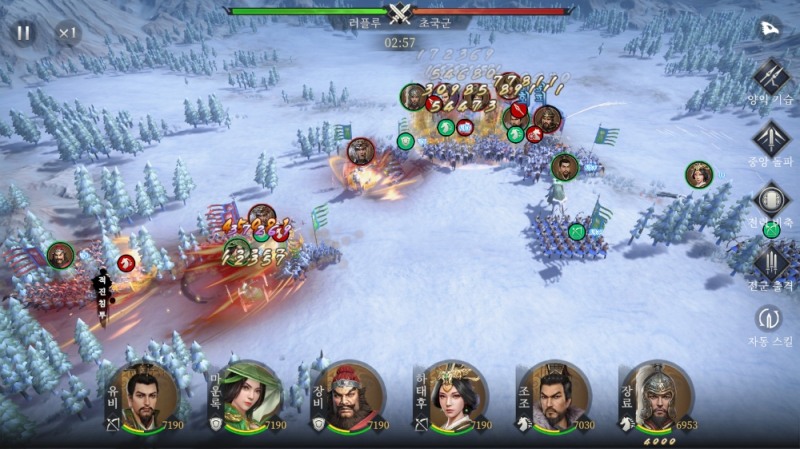The image size is (800, 449).
Task: Select the 장비 general portrait
Action: coord(347,397)
